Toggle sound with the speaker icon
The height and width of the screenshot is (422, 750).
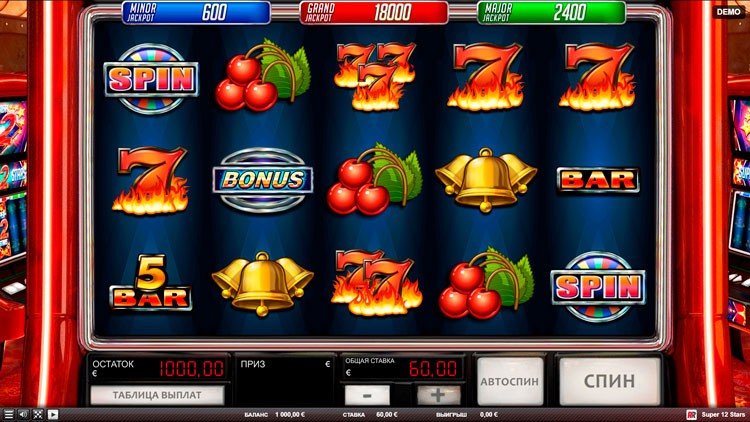24,414
